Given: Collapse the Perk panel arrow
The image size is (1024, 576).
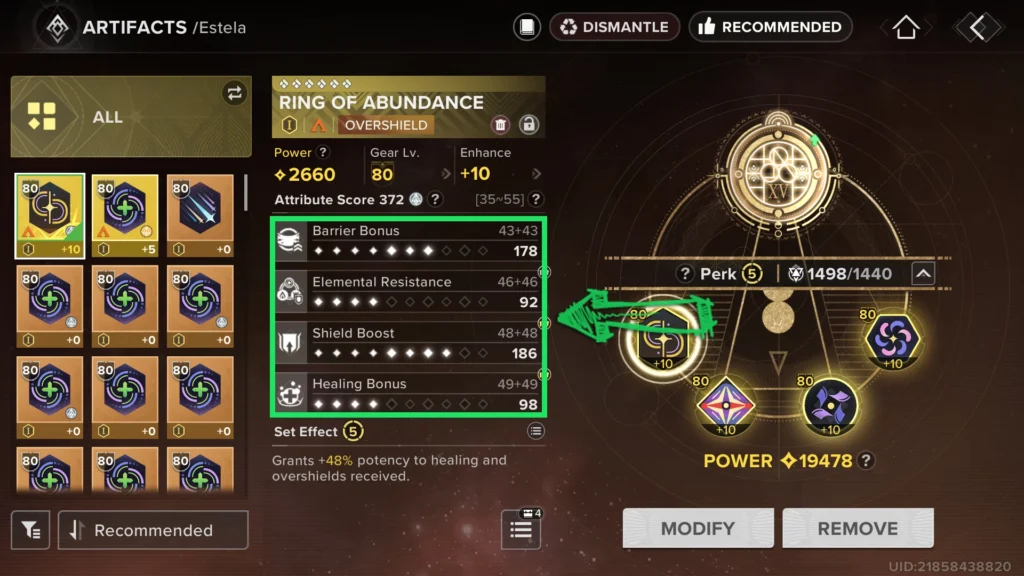Looking at the screenshot, I should (x=923, y=273).
